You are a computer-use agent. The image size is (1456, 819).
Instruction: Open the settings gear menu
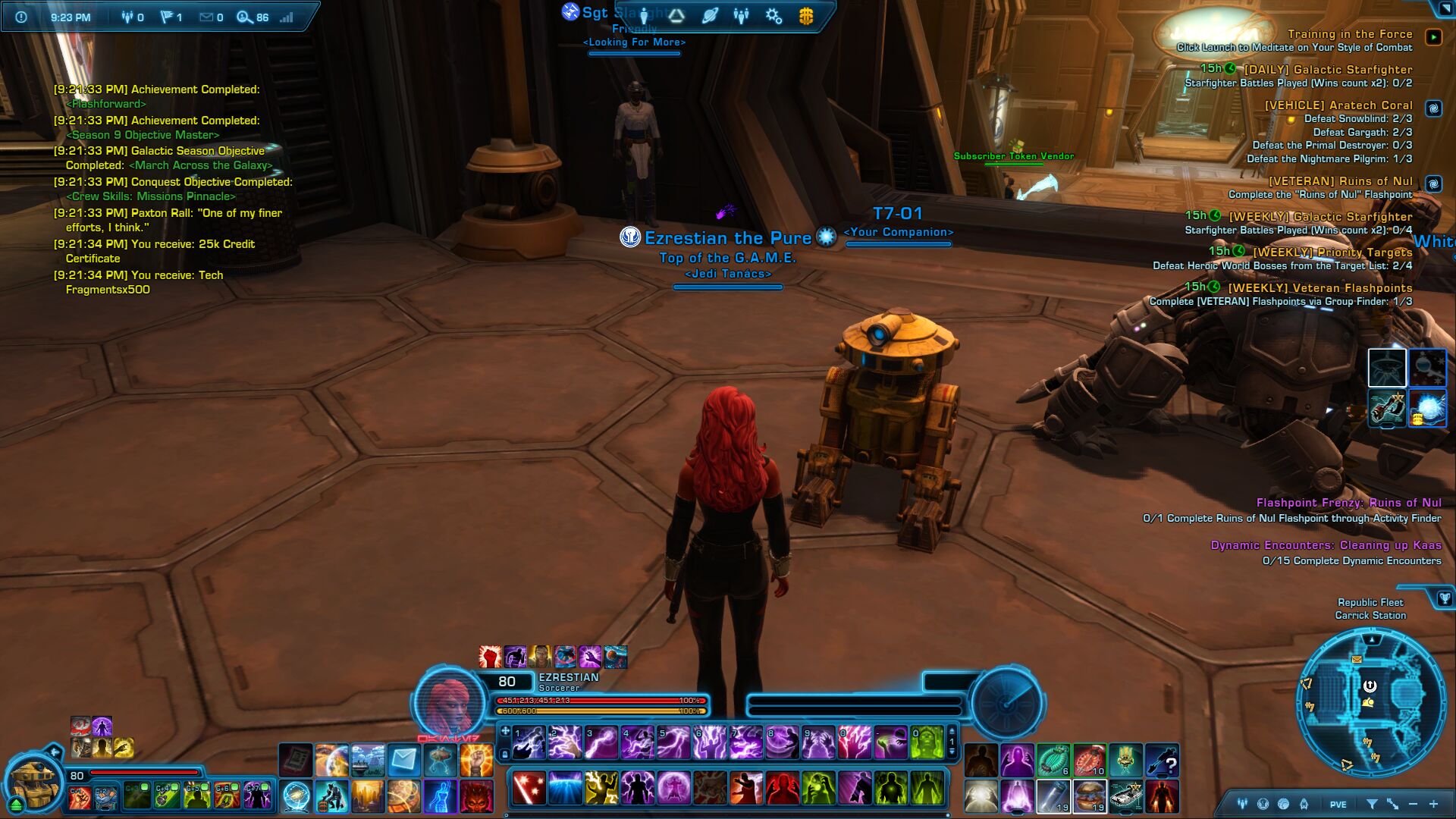(773, 16)
